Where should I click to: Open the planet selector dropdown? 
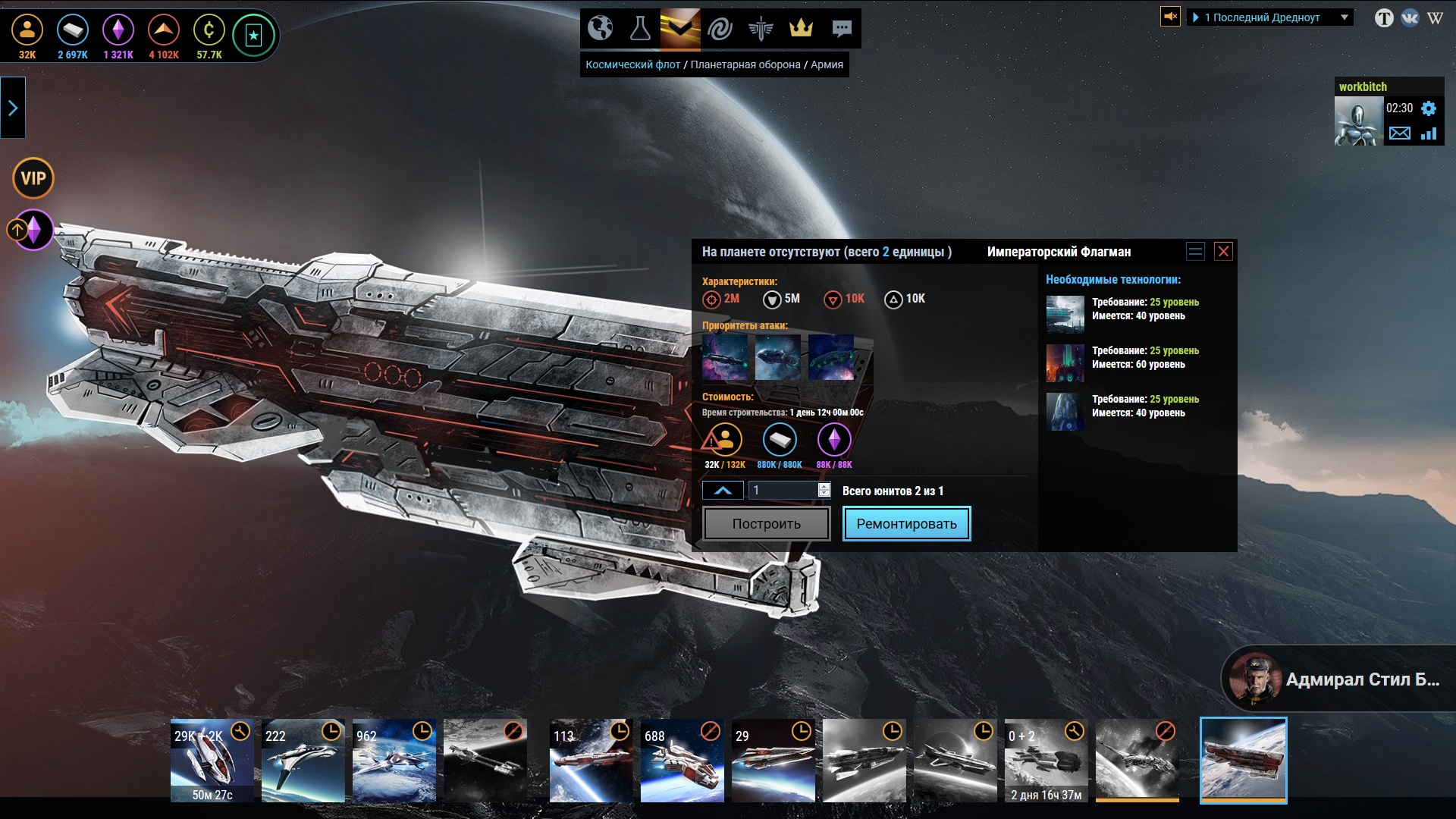(x=1270, y=17)
